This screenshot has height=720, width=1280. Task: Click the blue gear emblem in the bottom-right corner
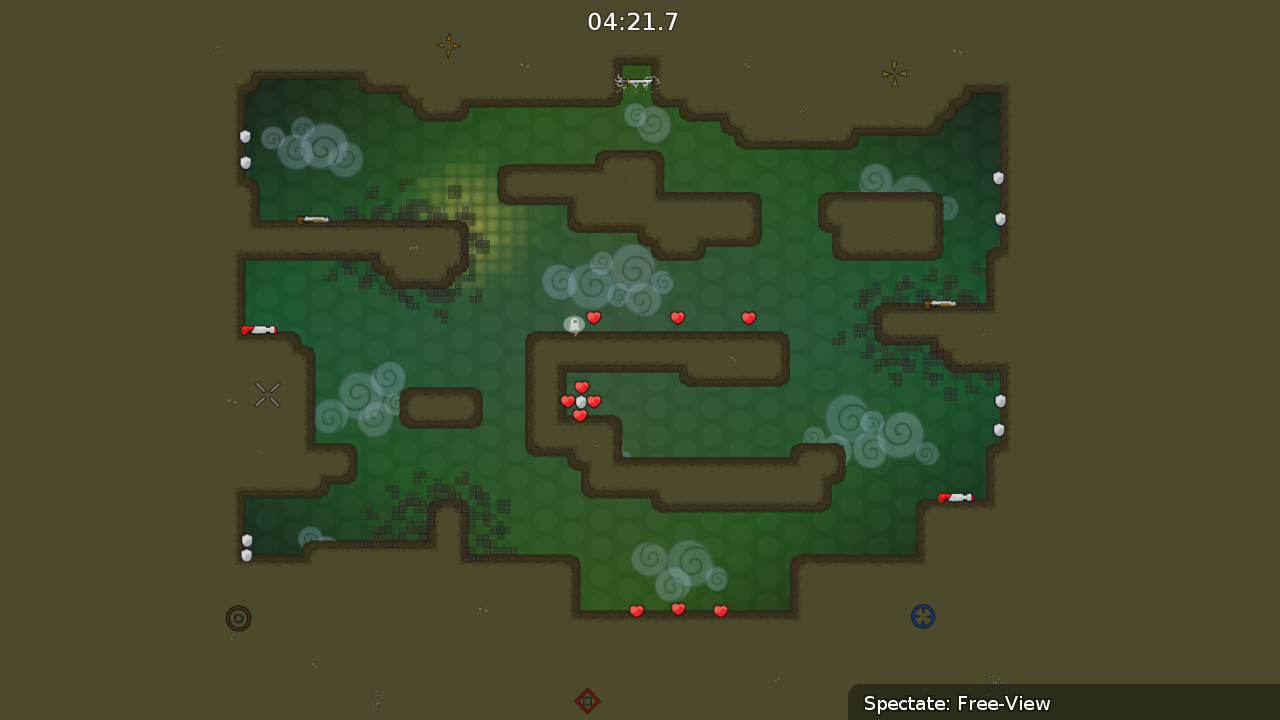click(x=923, y=617)
